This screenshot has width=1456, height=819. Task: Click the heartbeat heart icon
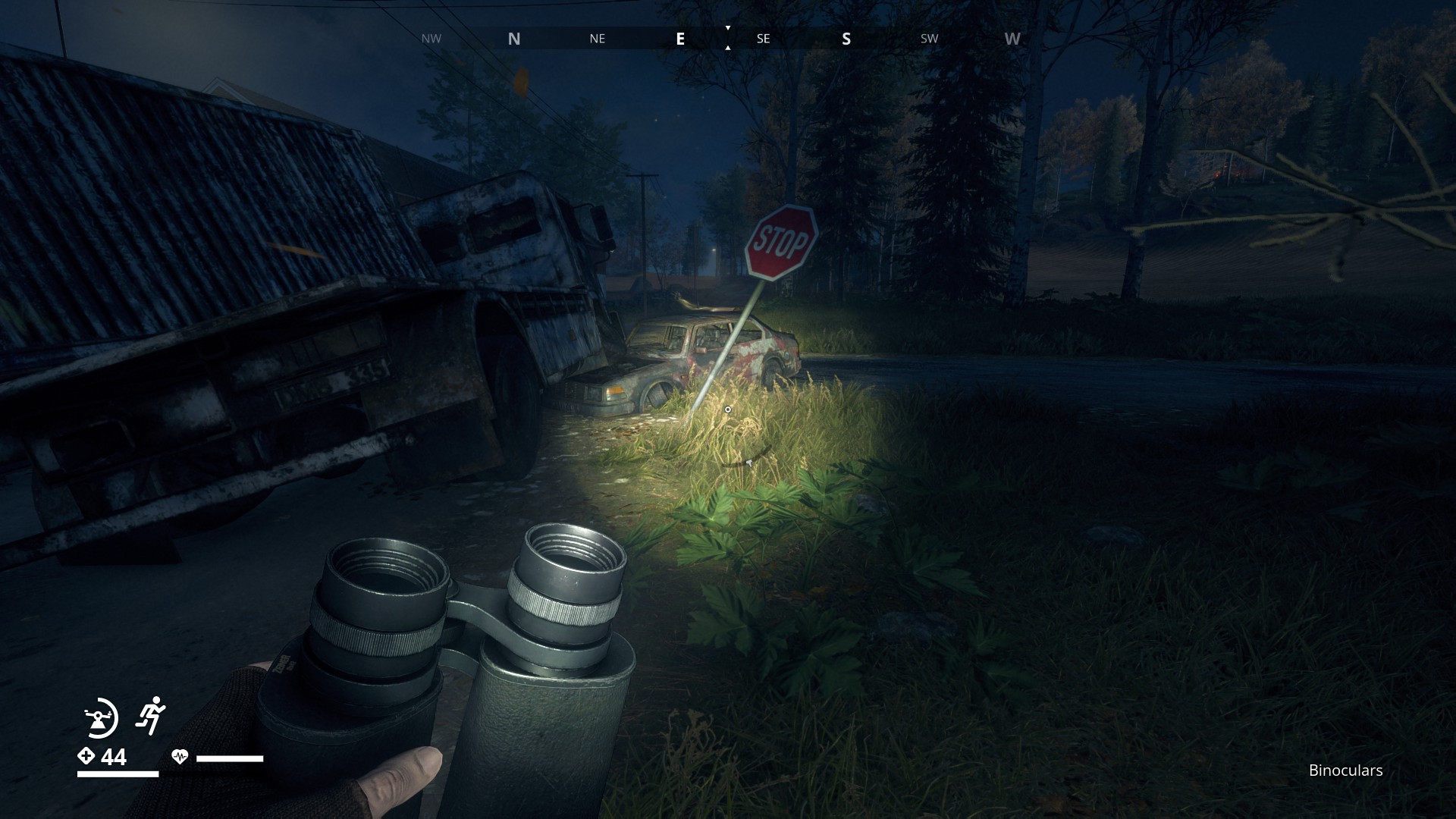click(180, 756)
